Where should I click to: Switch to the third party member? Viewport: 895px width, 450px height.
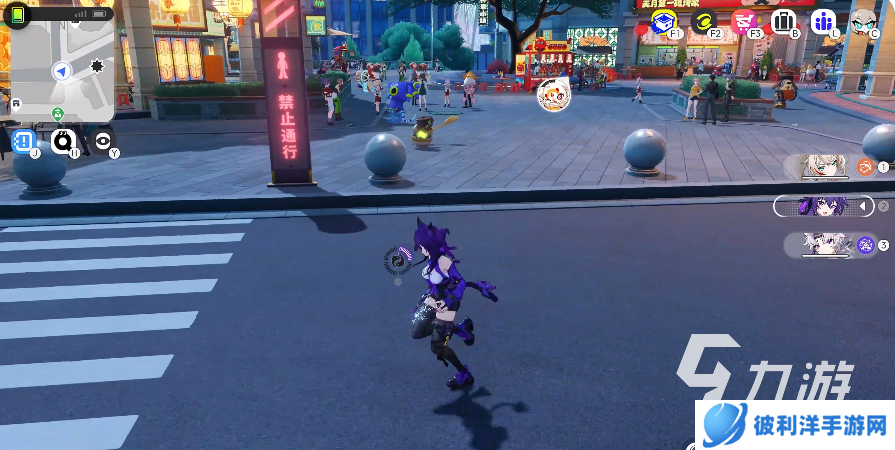click(x=832, y=244)
